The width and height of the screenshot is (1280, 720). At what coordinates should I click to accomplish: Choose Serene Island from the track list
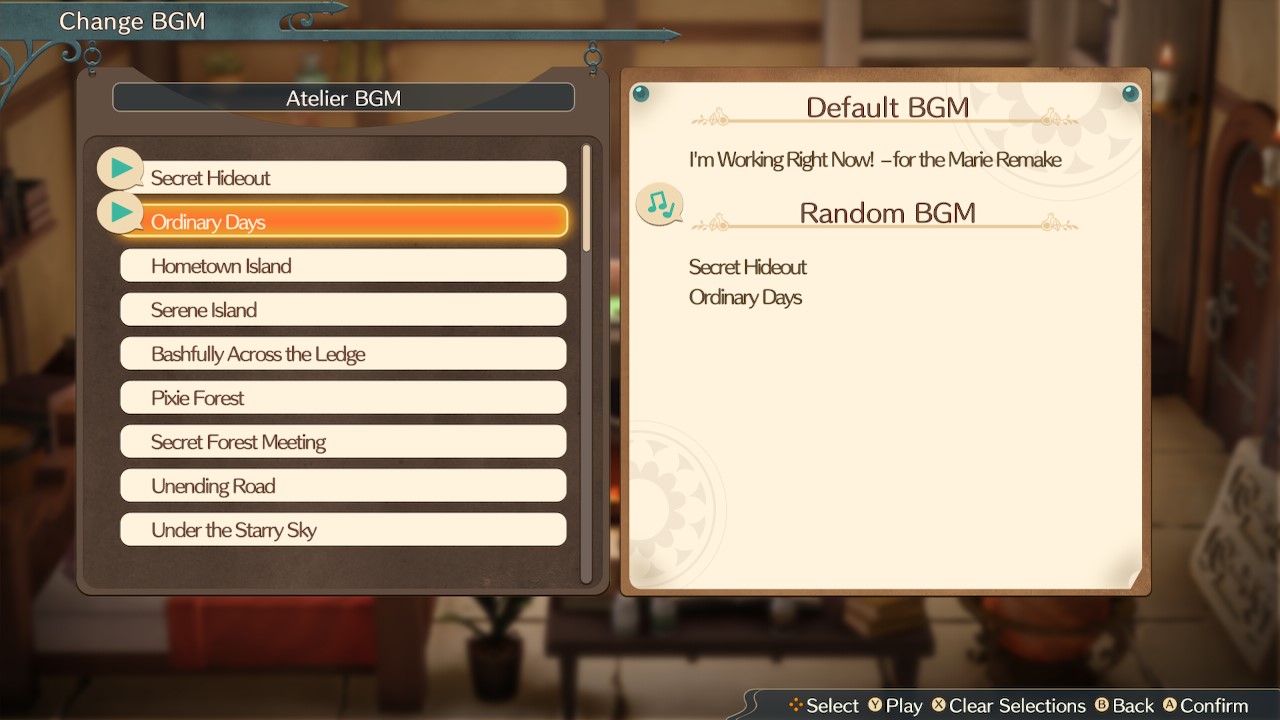click(343, 310)
